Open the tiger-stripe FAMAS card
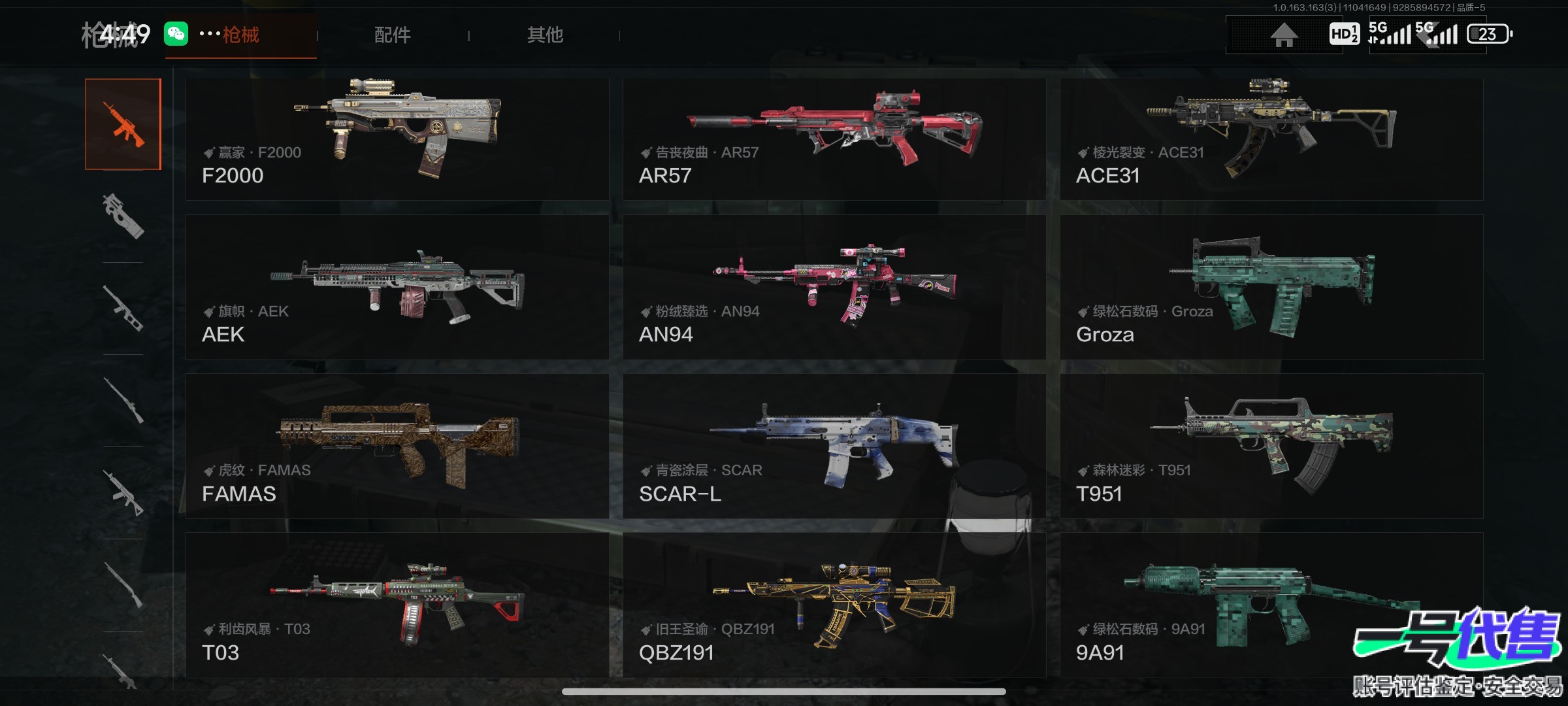1568x706 pixels. point(397,446)
